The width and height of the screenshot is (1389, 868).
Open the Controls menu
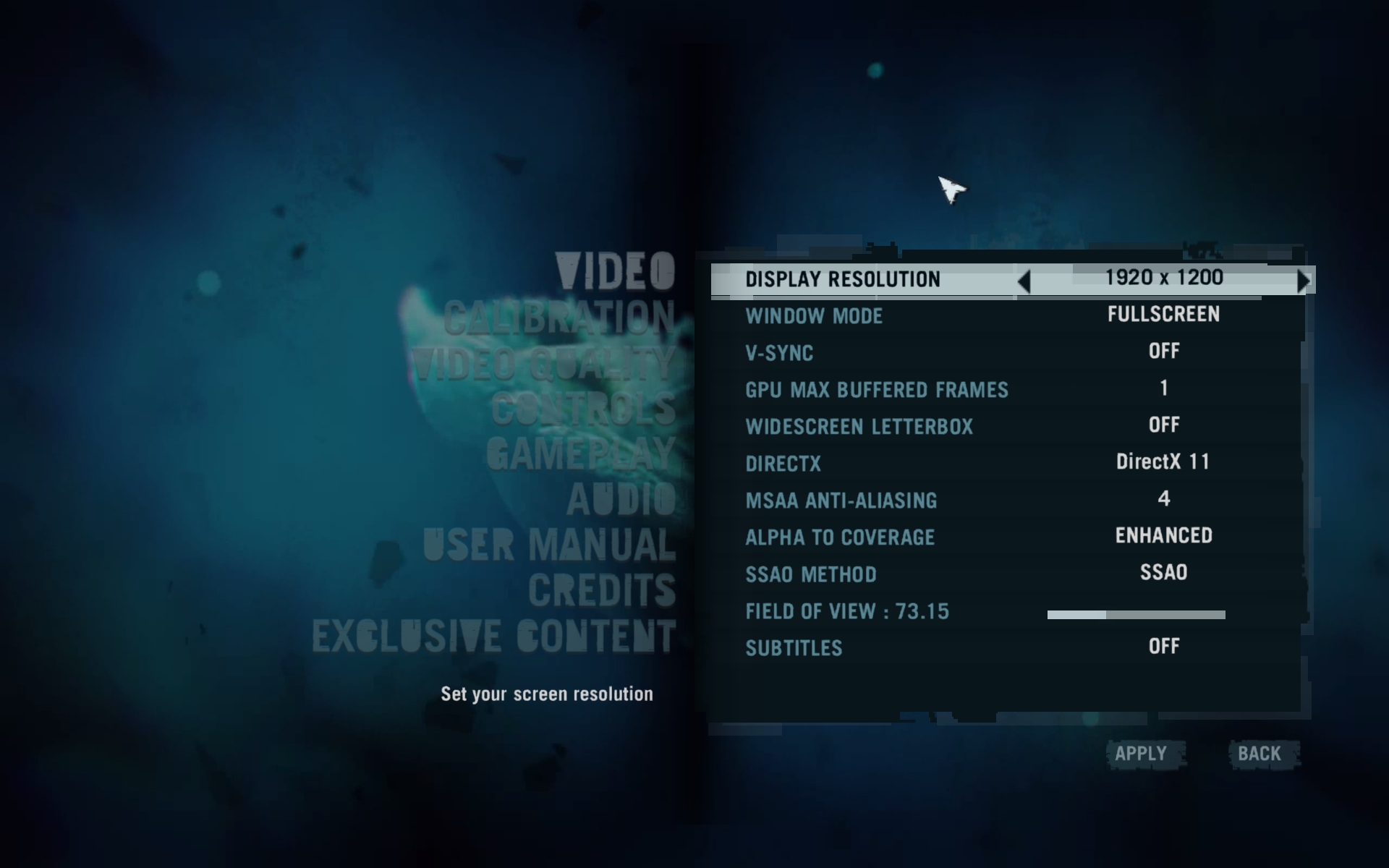[x=583, y=409]
